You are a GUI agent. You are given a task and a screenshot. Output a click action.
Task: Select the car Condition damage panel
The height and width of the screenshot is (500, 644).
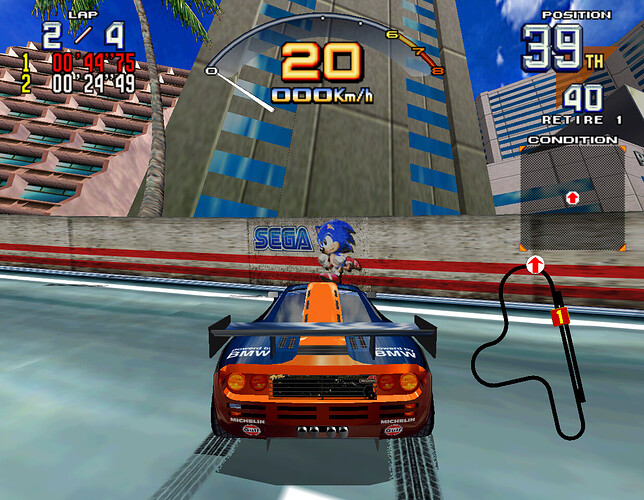(x=572, y=198)
